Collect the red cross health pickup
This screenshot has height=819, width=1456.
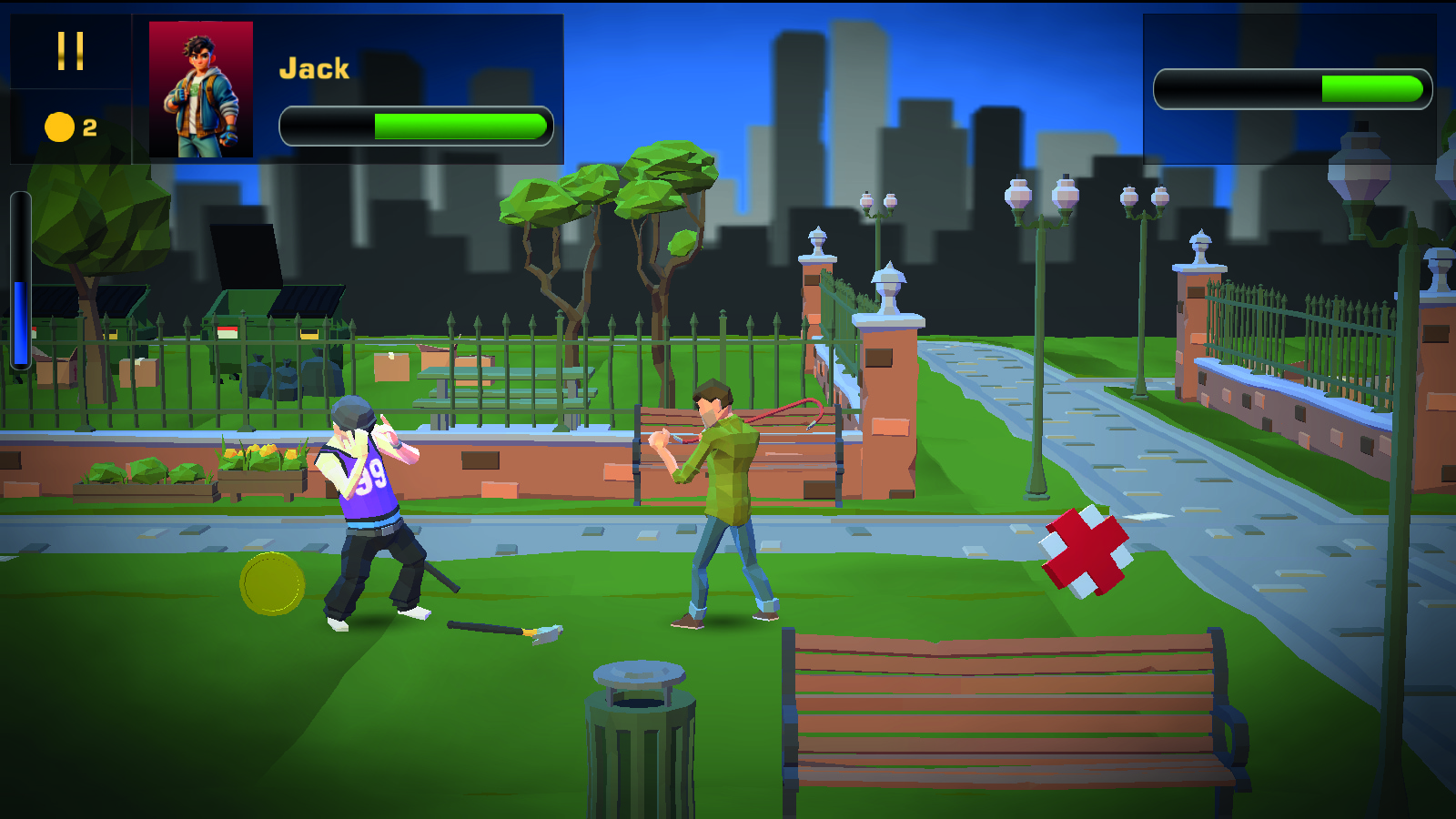(x=1086, y=551)
